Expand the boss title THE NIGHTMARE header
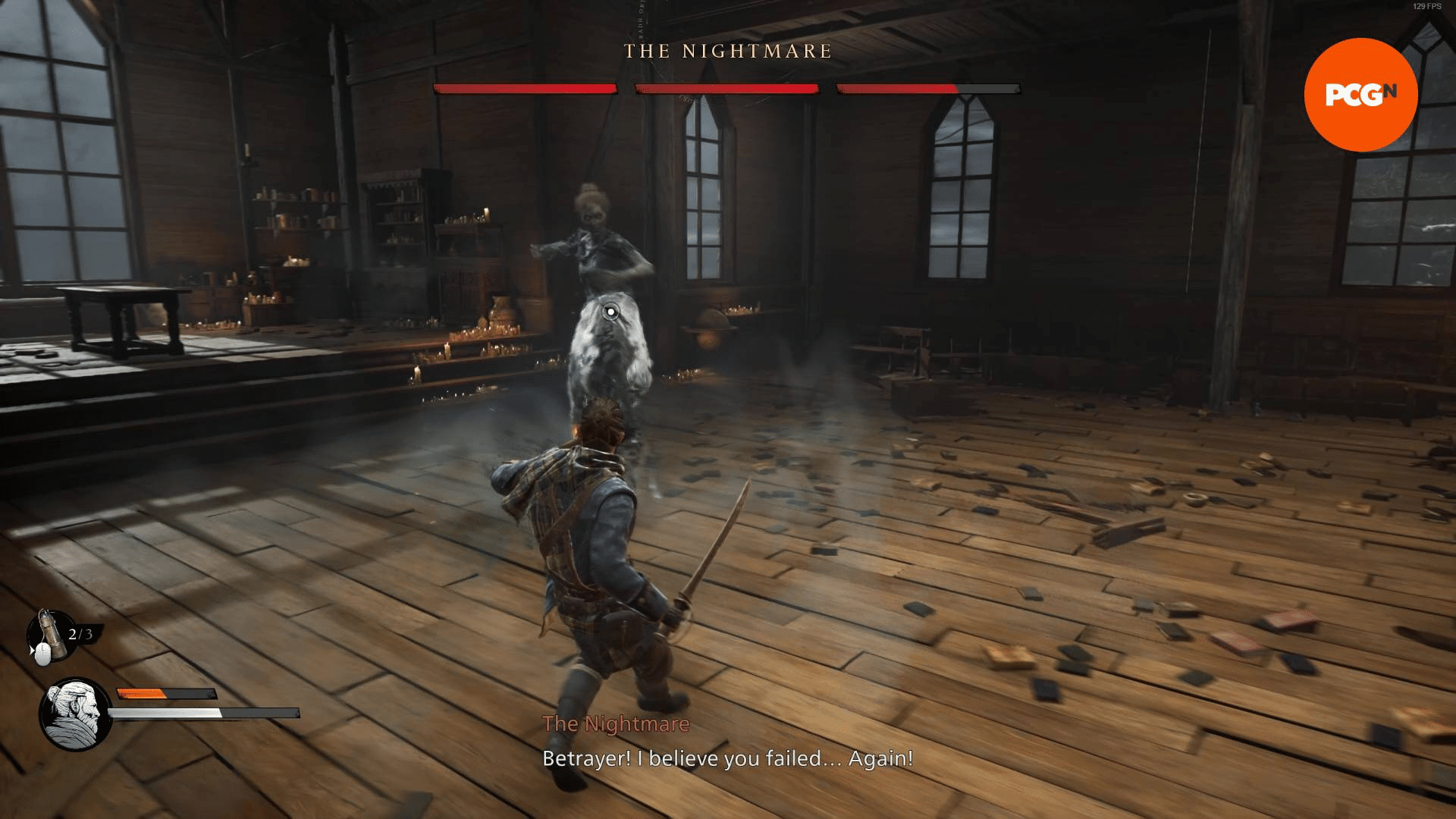 [x=726, y=52]
